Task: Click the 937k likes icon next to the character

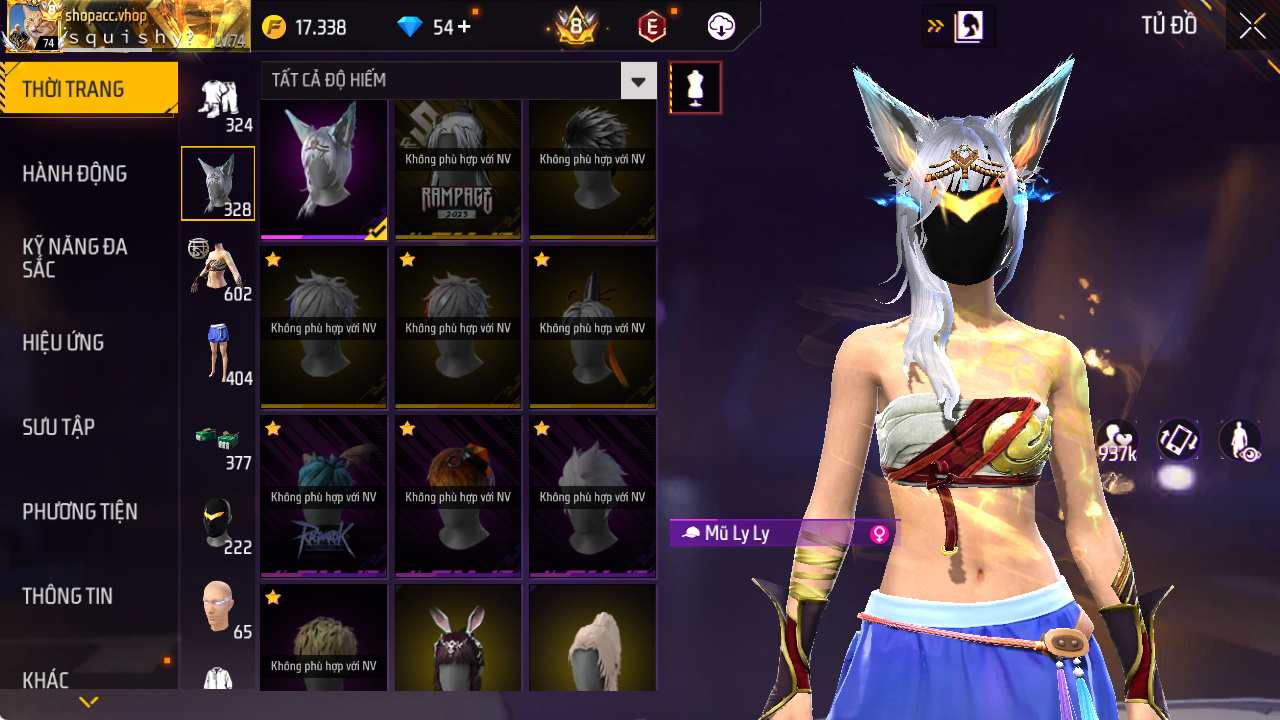Action: click(x=1120, y=440)
